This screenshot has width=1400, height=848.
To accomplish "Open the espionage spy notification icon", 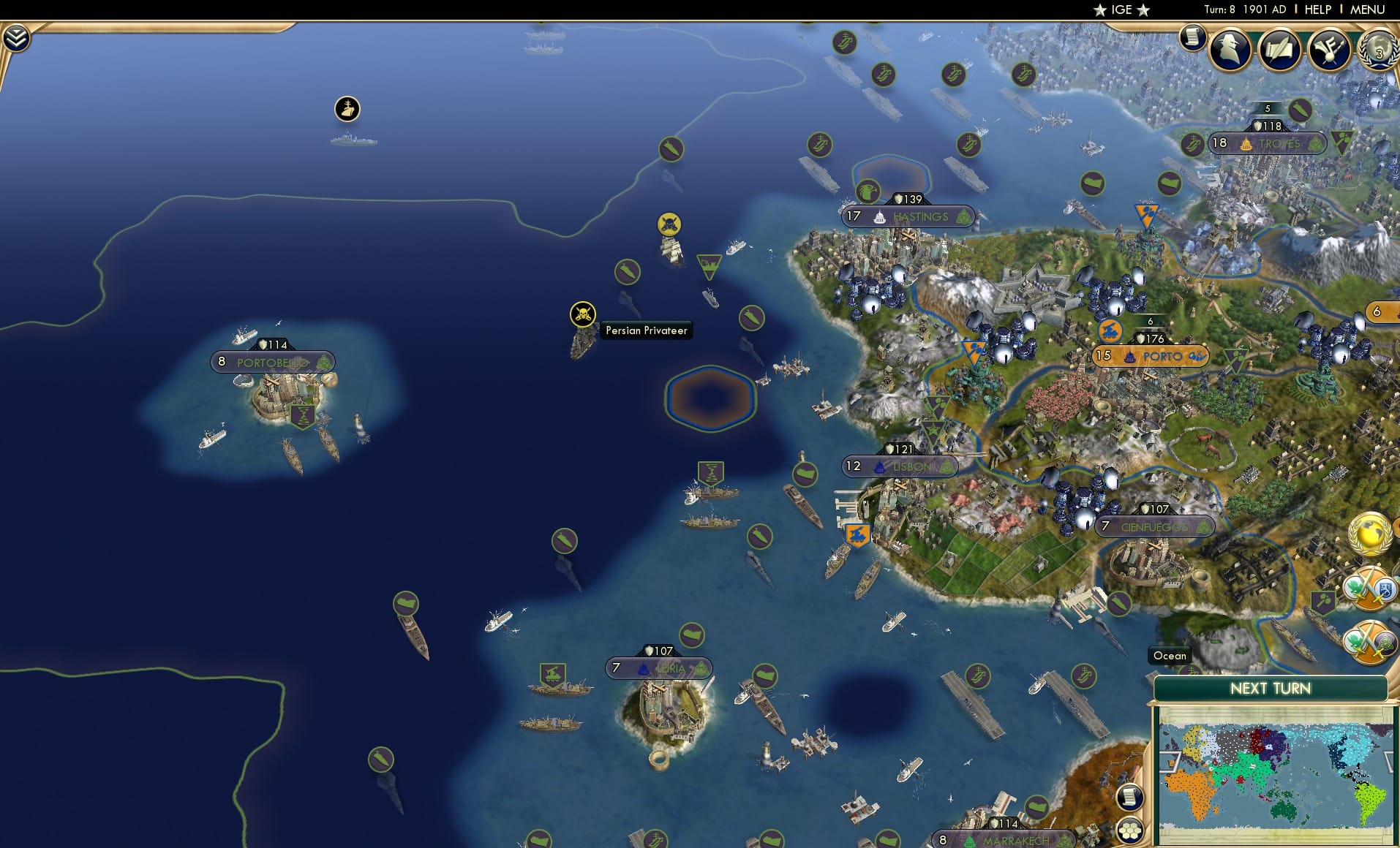I will tap(1230, 50).
